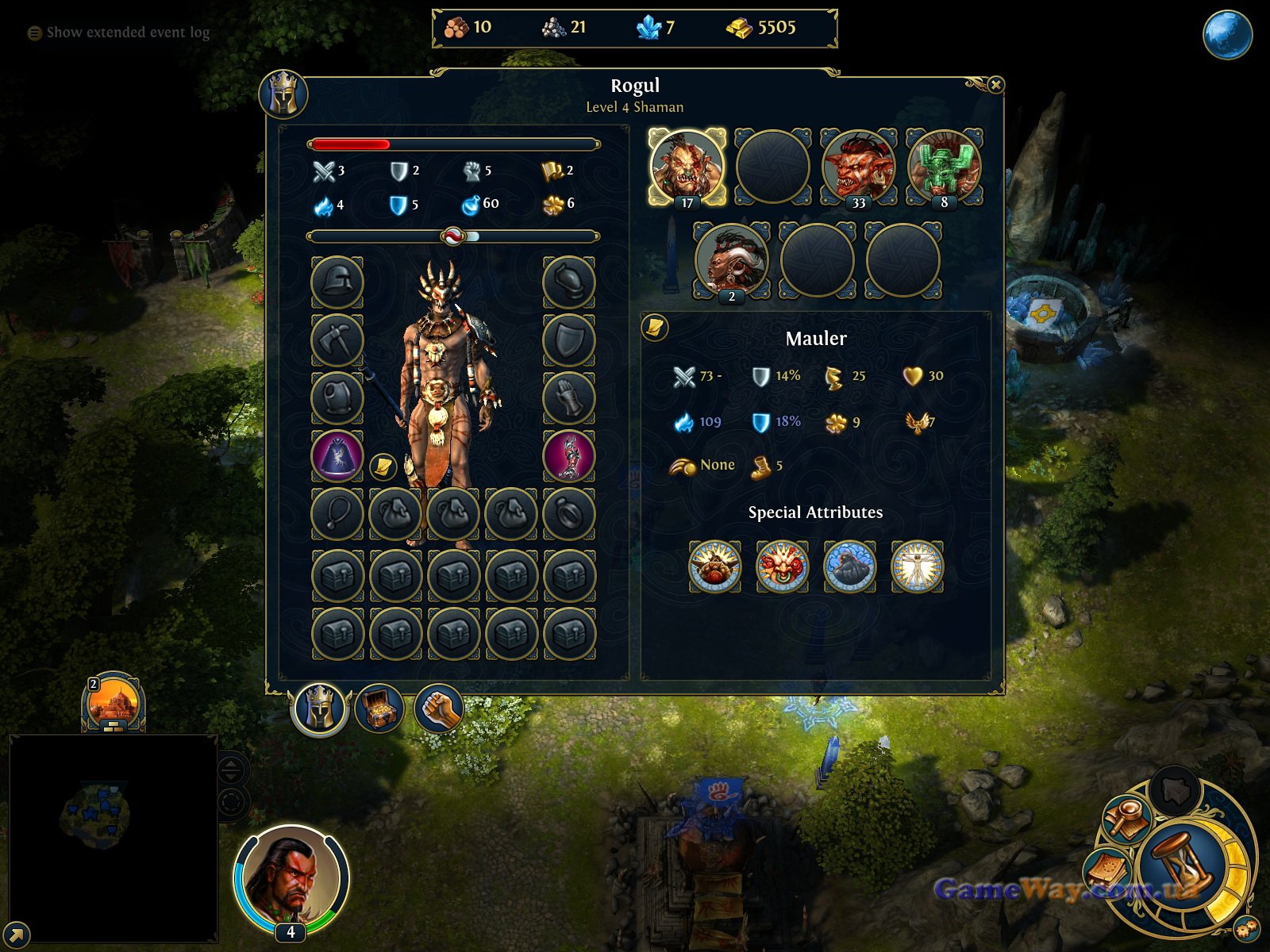Switch to the hero equipment tab
This screenshot has width=1270, height=952.
click(320, 708)
